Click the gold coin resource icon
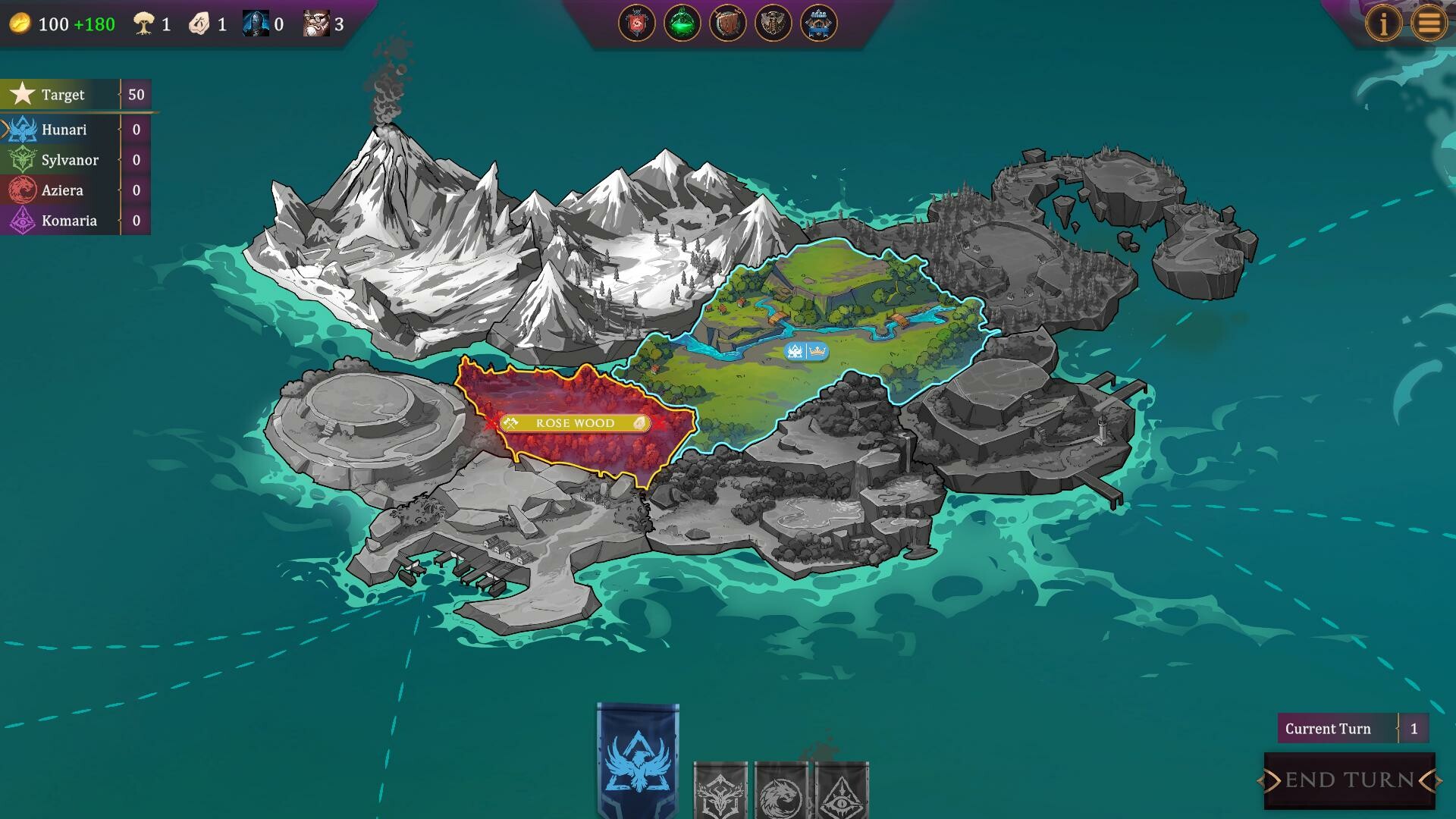The image size is (1456, 819). click(20, 22)
